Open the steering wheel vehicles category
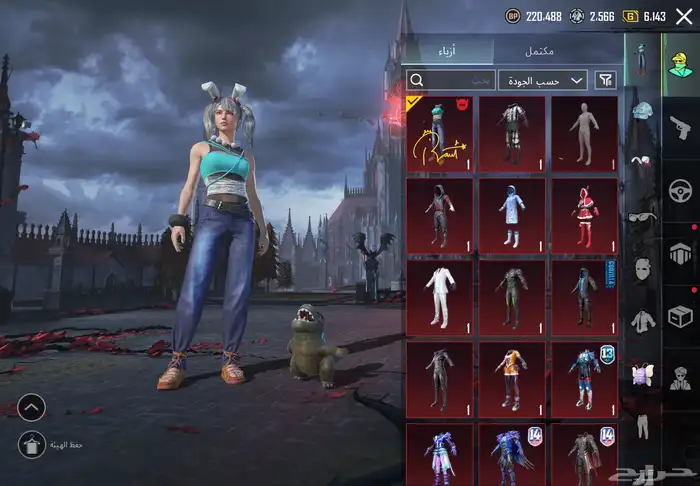The width and height of the screenshot is (700, 486). pyautogui.click(x=681, y=190)
